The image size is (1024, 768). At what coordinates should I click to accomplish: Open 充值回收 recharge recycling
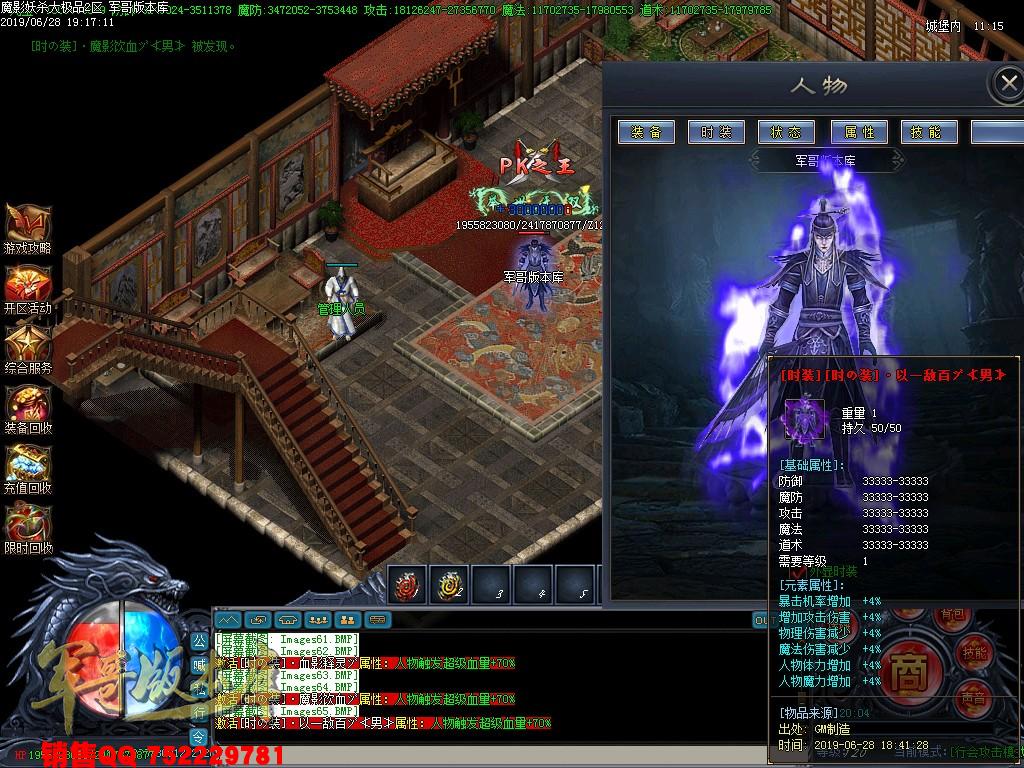click(27, 469)
